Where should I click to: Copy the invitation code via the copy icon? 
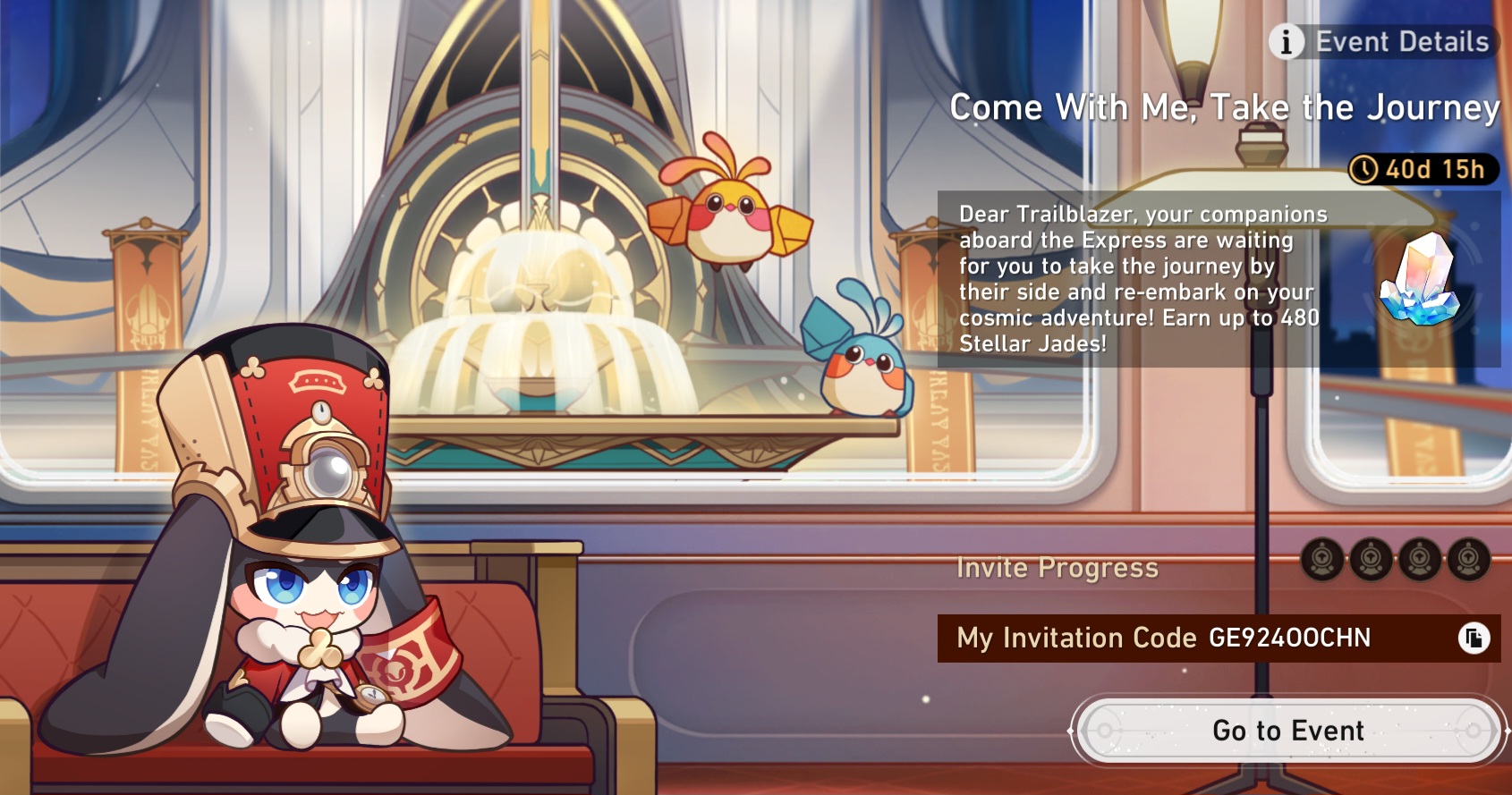1474,638
